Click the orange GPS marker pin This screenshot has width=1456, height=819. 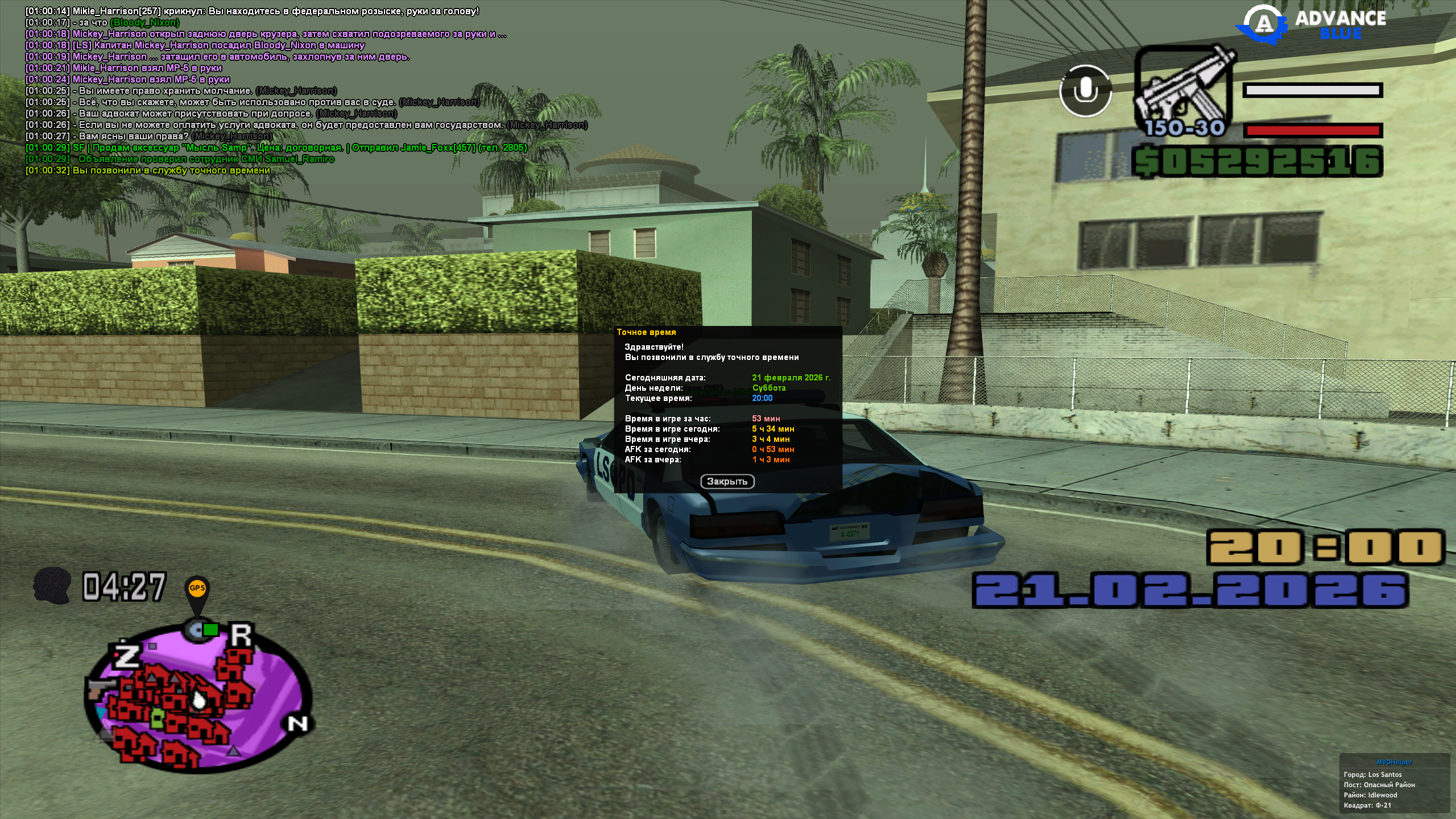point(197,590)
